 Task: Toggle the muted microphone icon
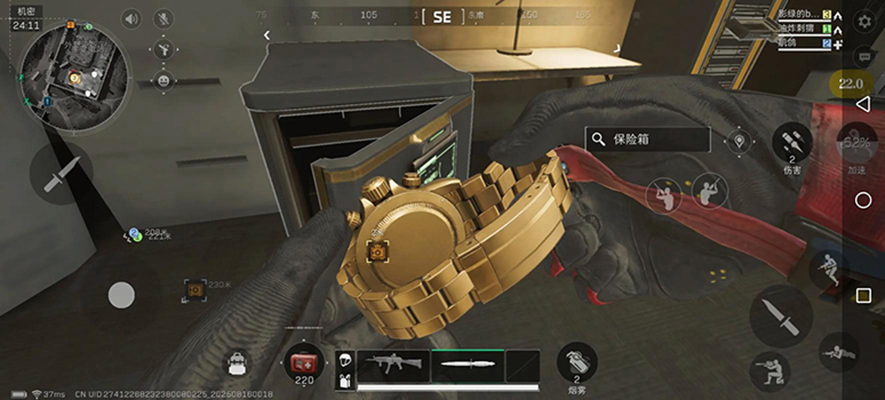164,18
